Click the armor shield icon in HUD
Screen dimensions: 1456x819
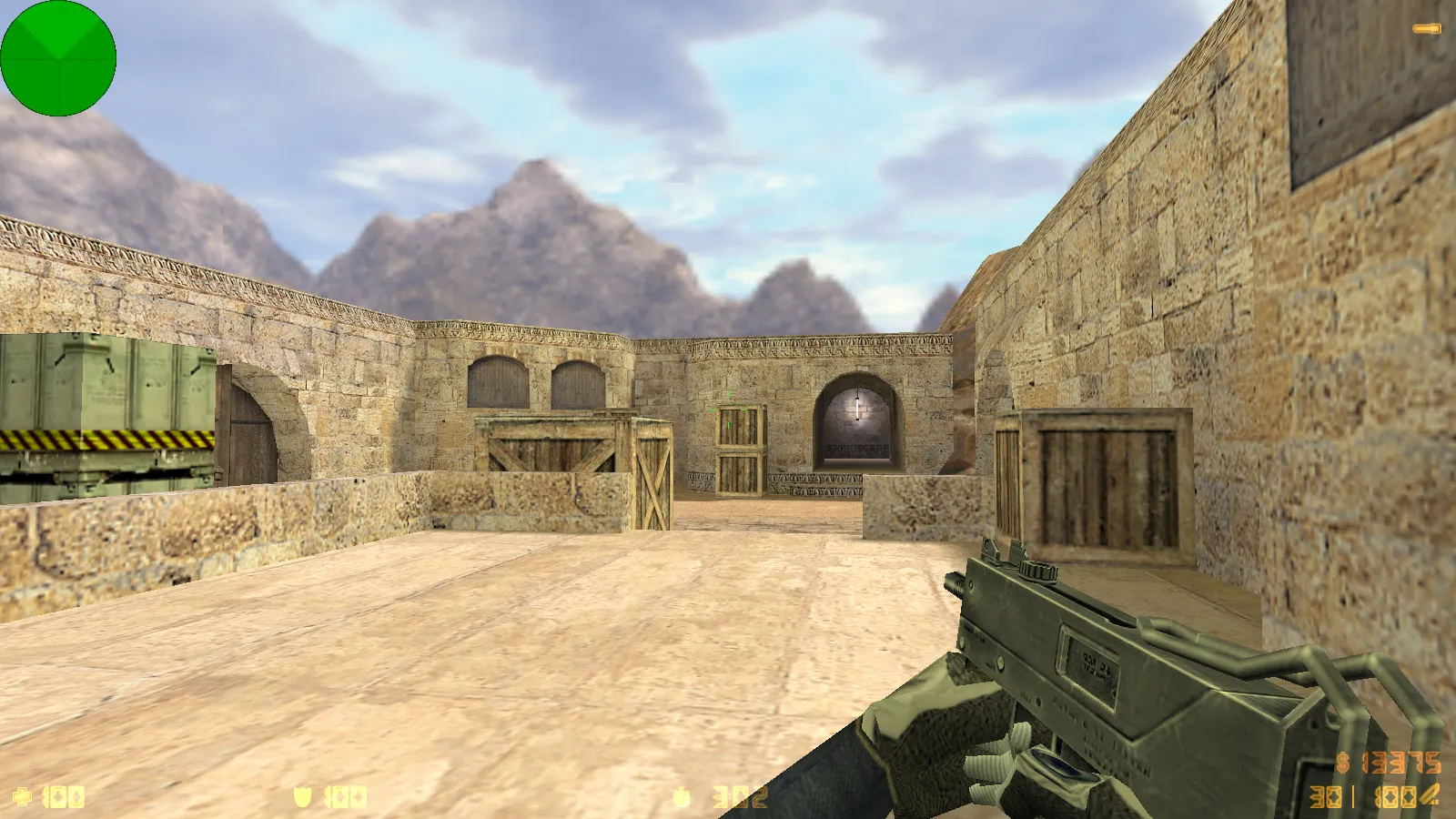coord(305,796)
